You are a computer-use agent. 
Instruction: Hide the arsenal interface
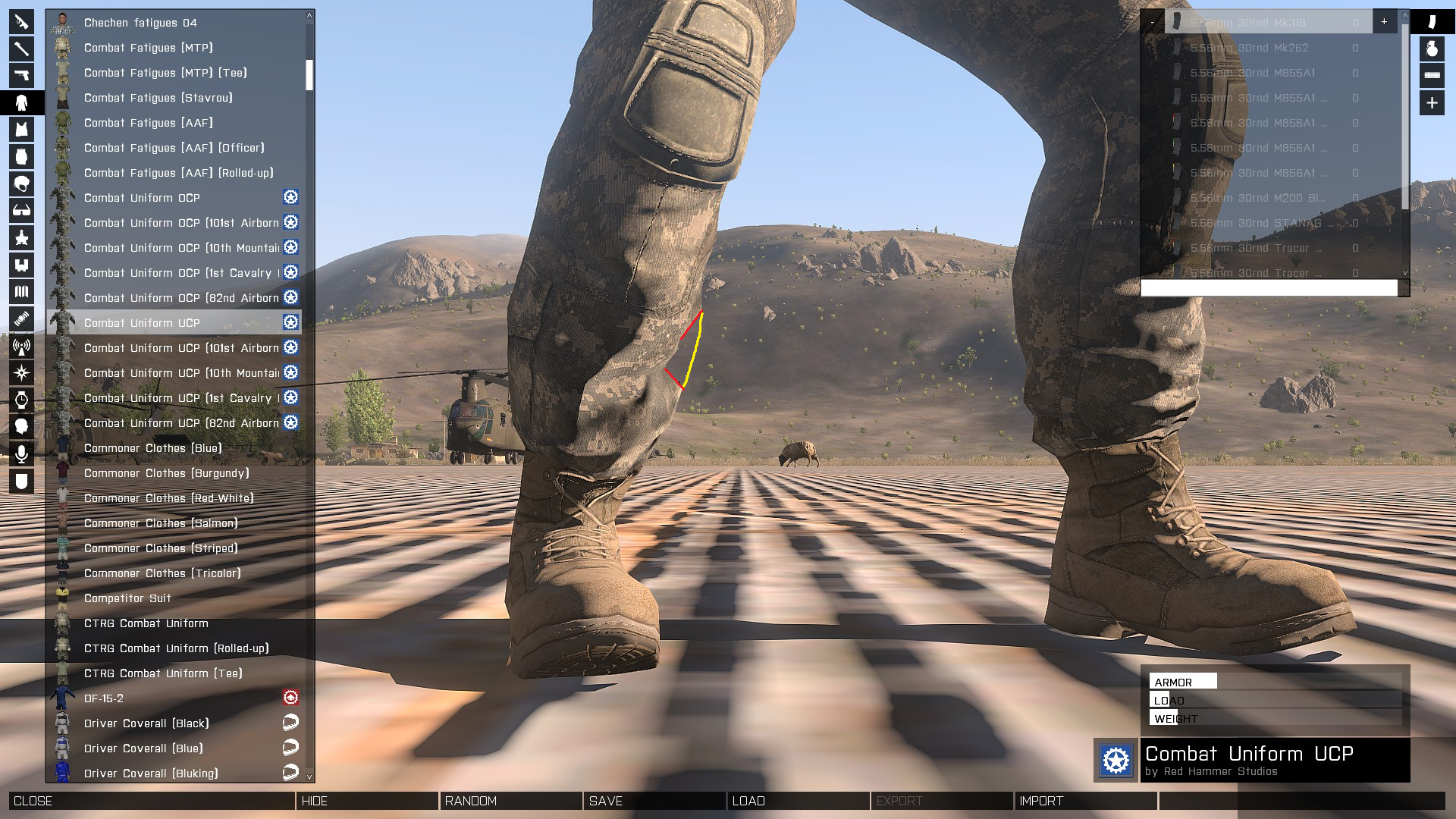point(367,801)
